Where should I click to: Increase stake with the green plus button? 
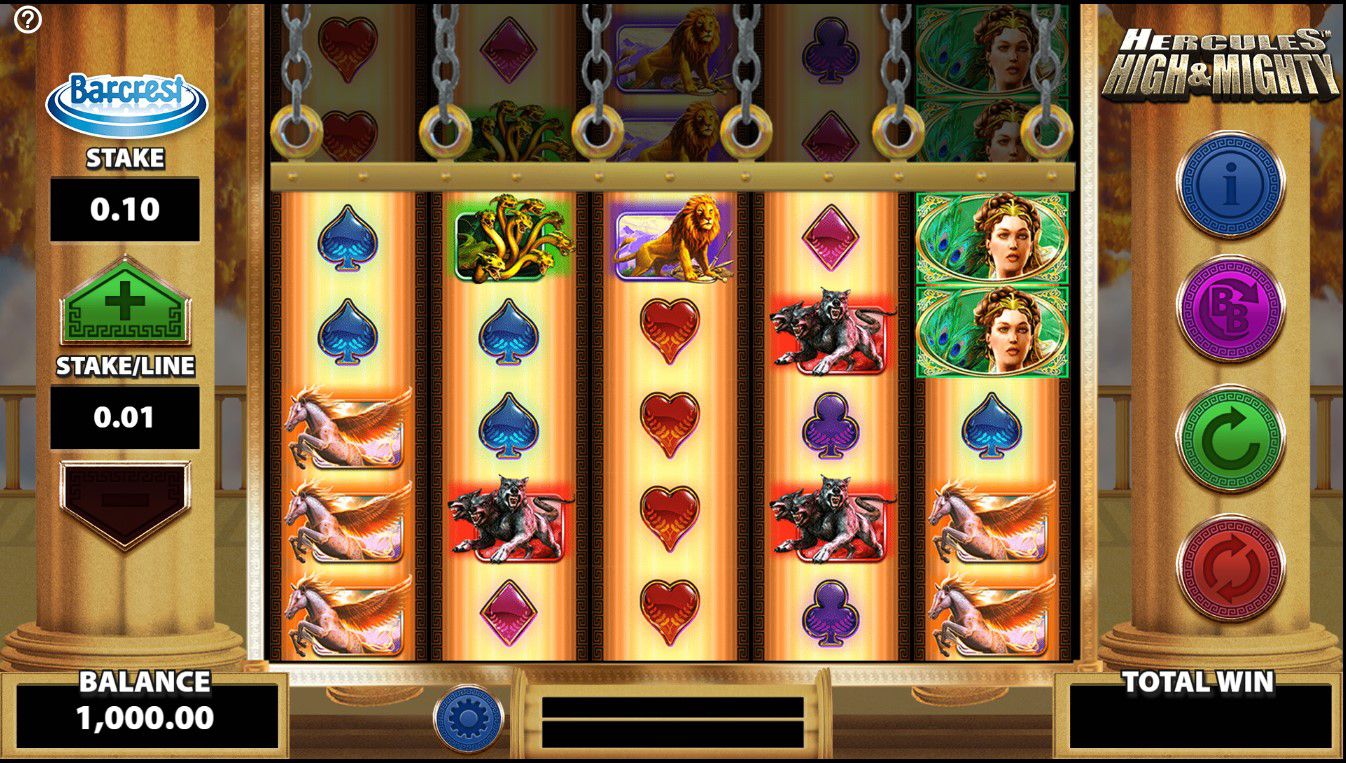[124, 302]
